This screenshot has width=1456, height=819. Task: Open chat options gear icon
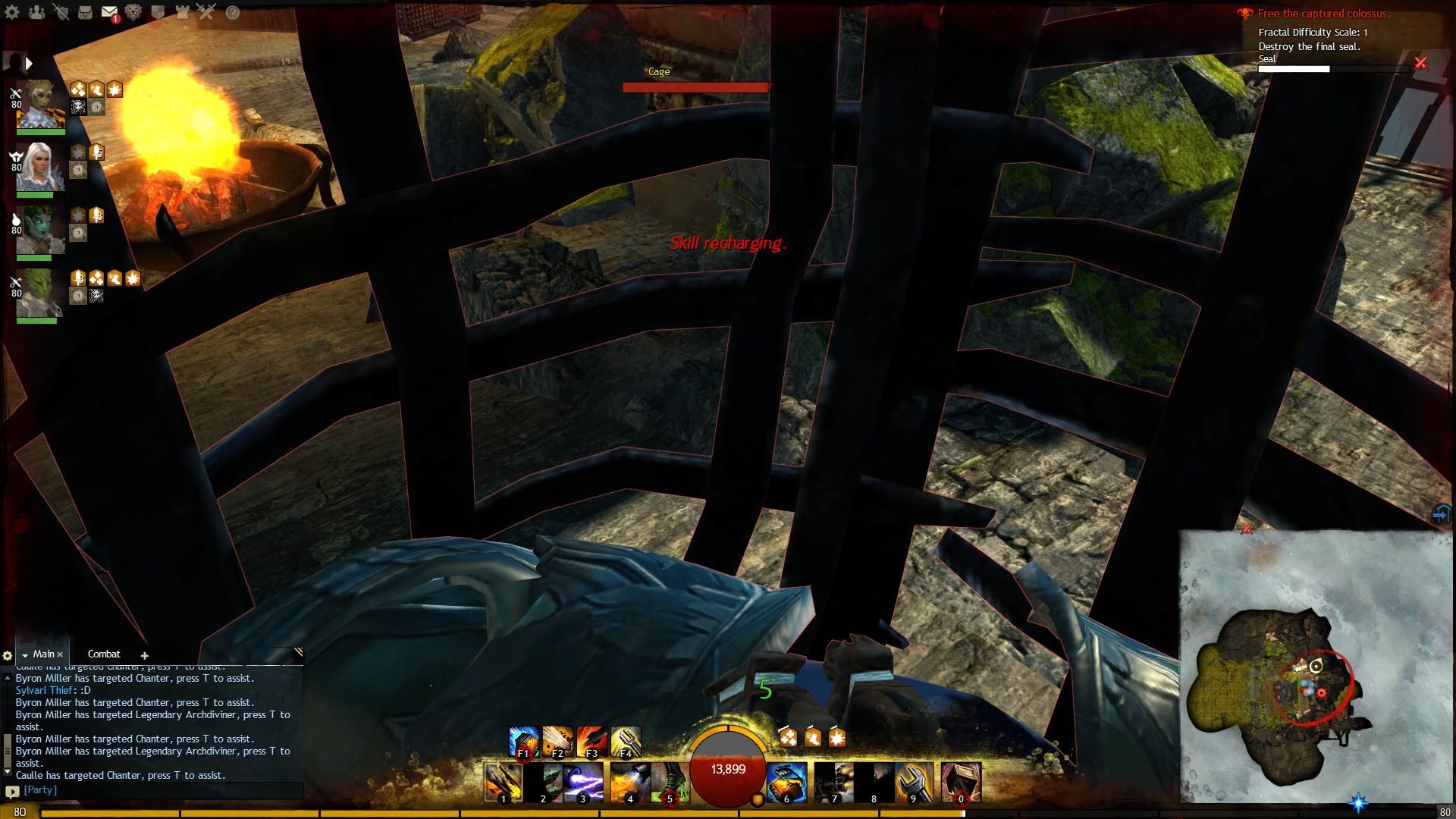[8, 655]
